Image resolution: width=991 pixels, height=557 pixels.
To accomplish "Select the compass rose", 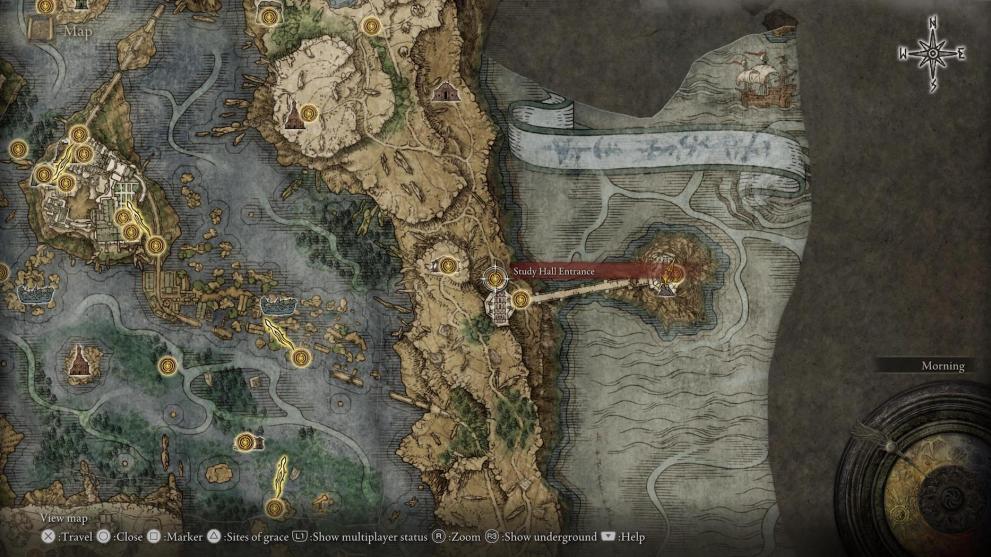I will point(932,53).
